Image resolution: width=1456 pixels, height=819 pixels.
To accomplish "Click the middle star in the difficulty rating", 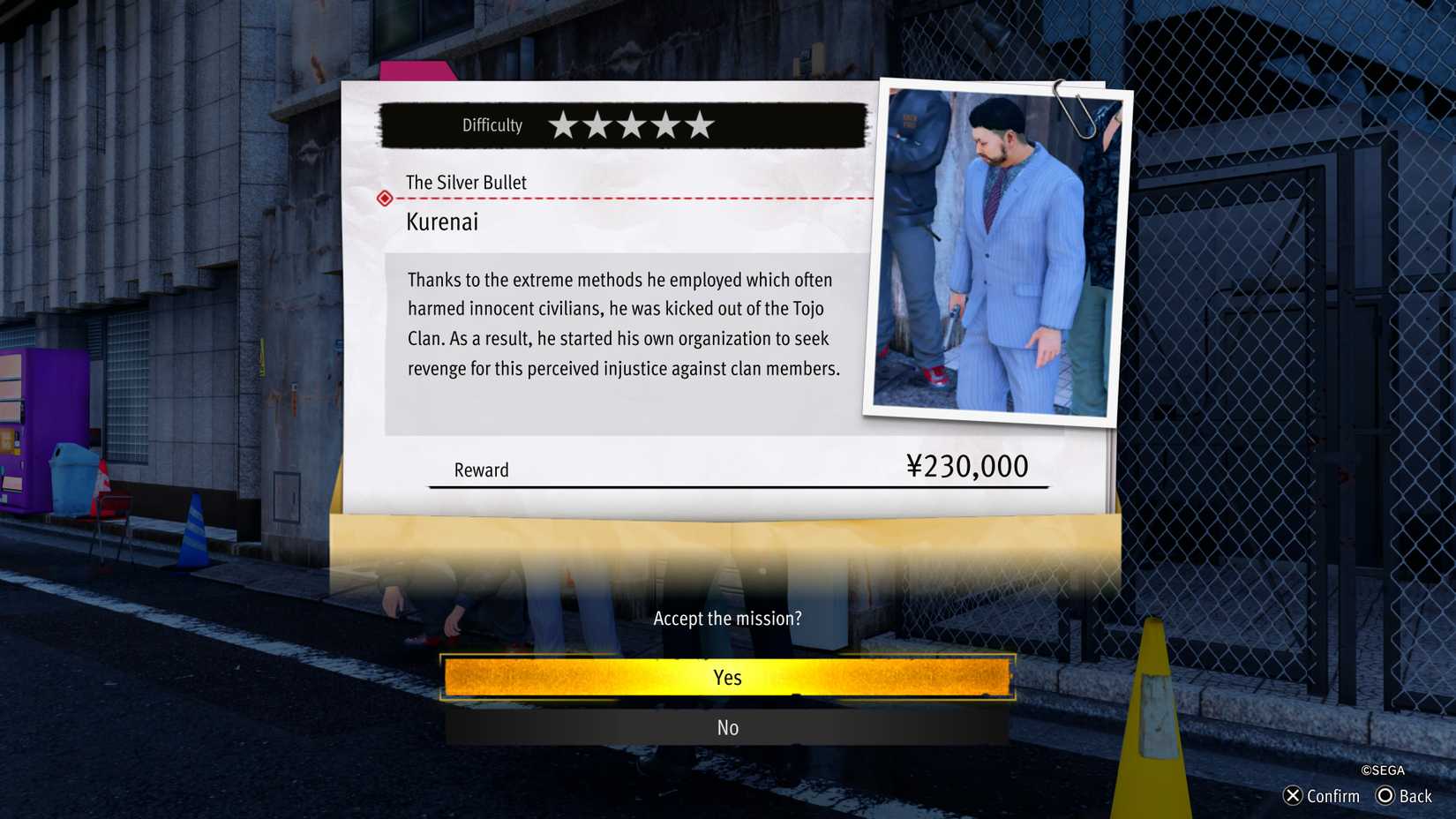I will tap(630, 124).
